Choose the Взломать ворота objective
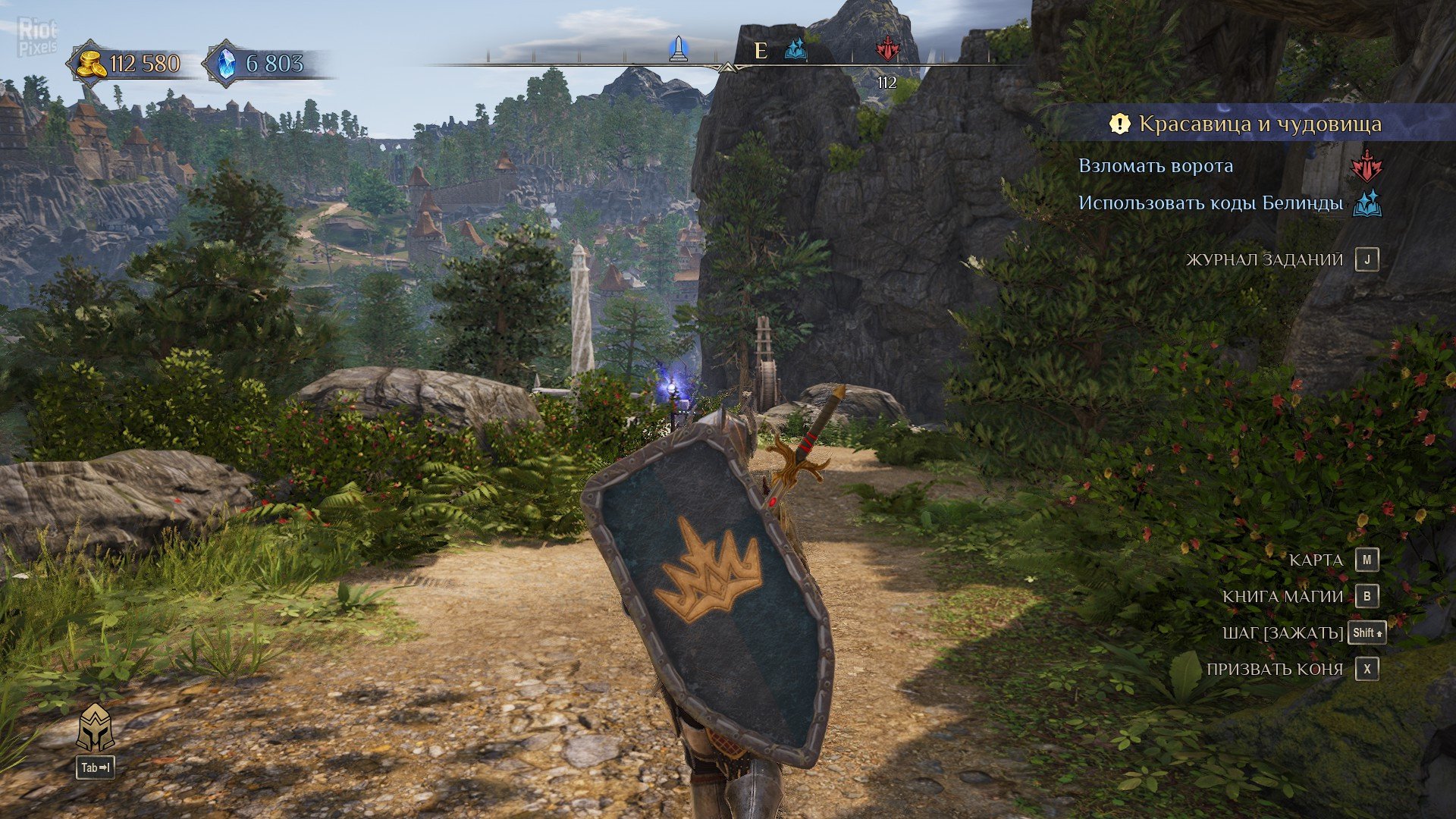This screenshot has width=1456, height=819. coord(1156,166)
